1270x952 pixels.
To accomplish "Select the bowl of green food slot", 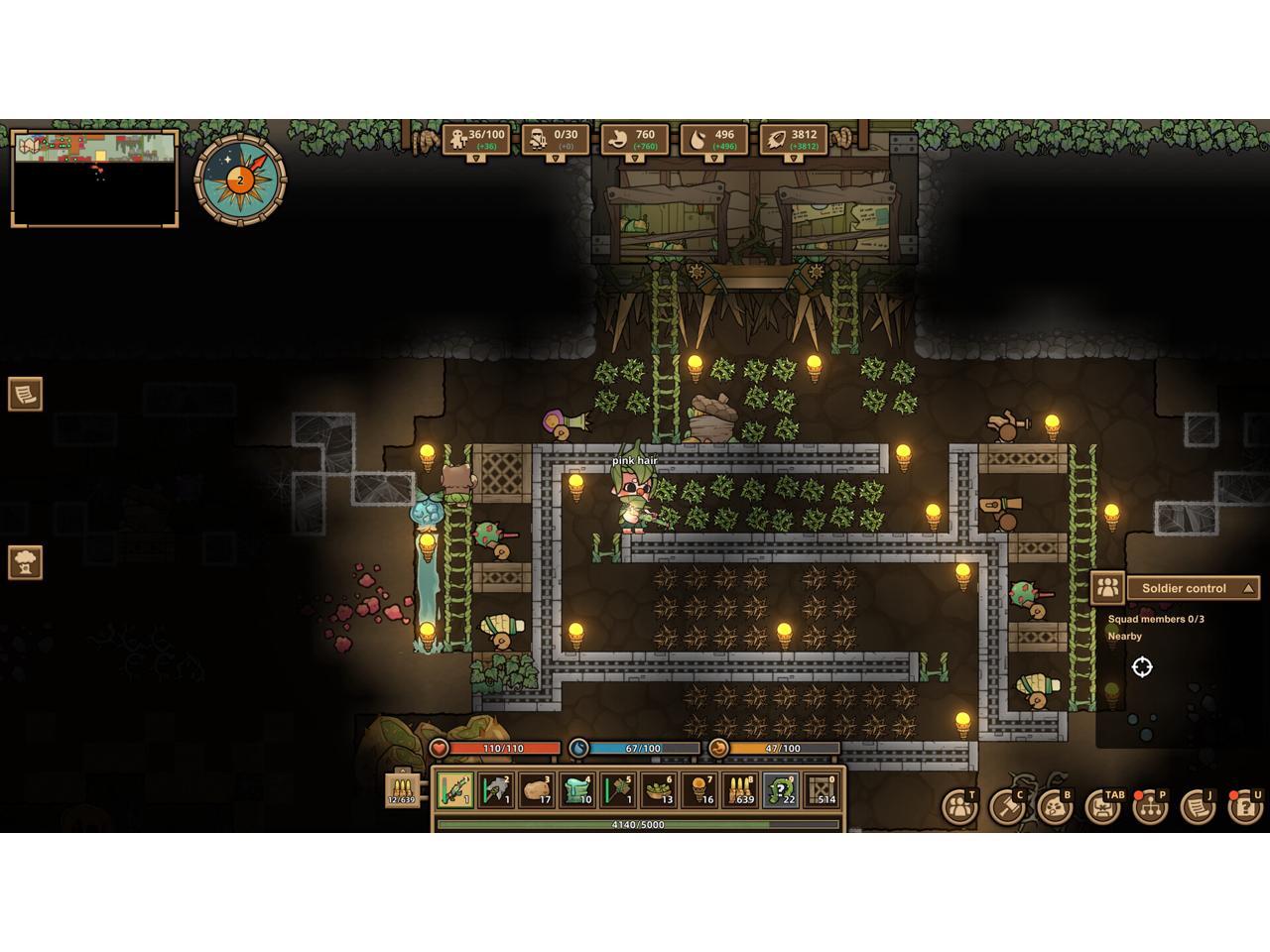I will click(659, 790).
